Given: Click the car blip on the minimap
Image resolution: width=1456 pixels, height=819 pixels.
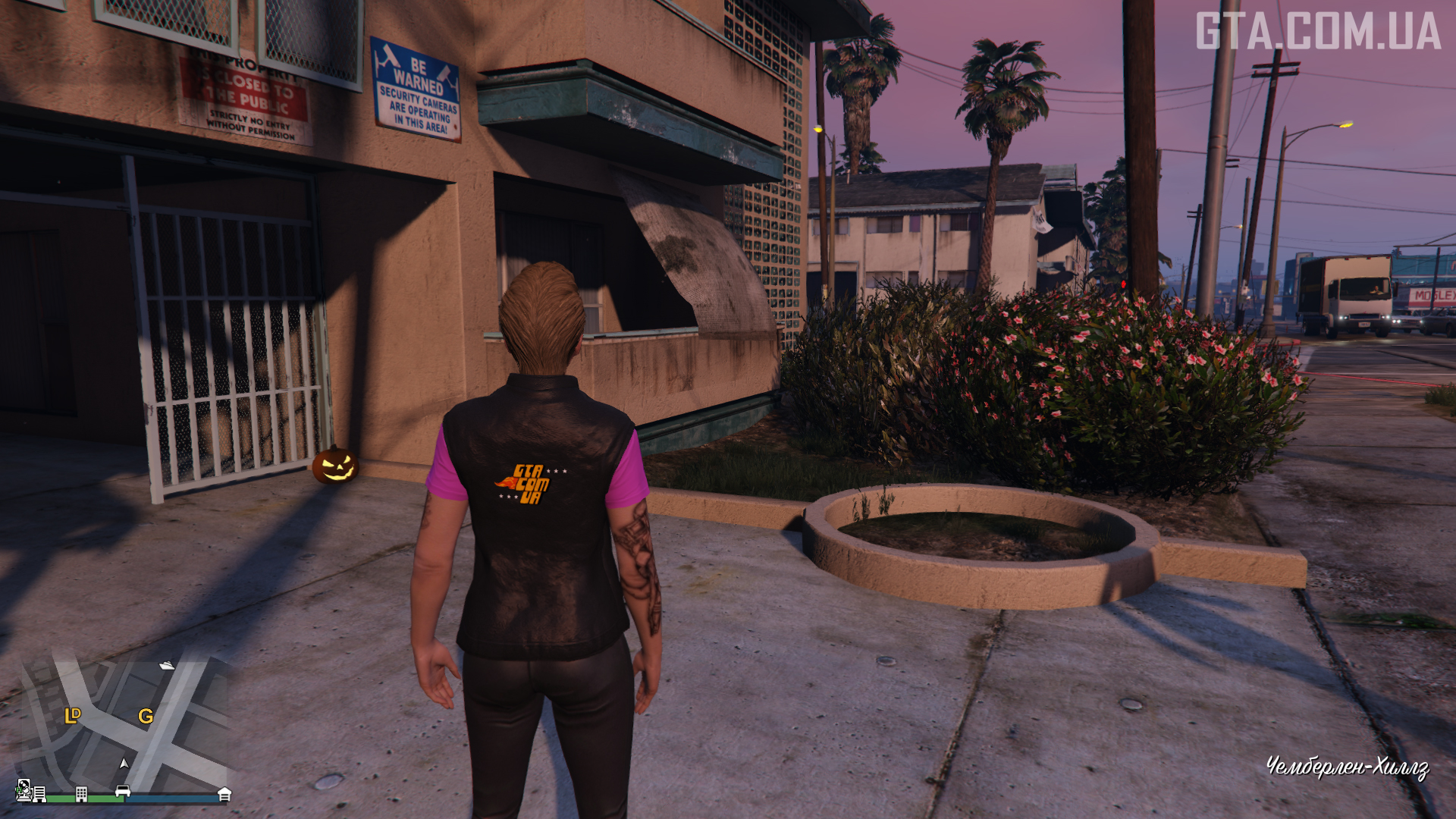Looking at the screenshot, I should tap(123, 792).
